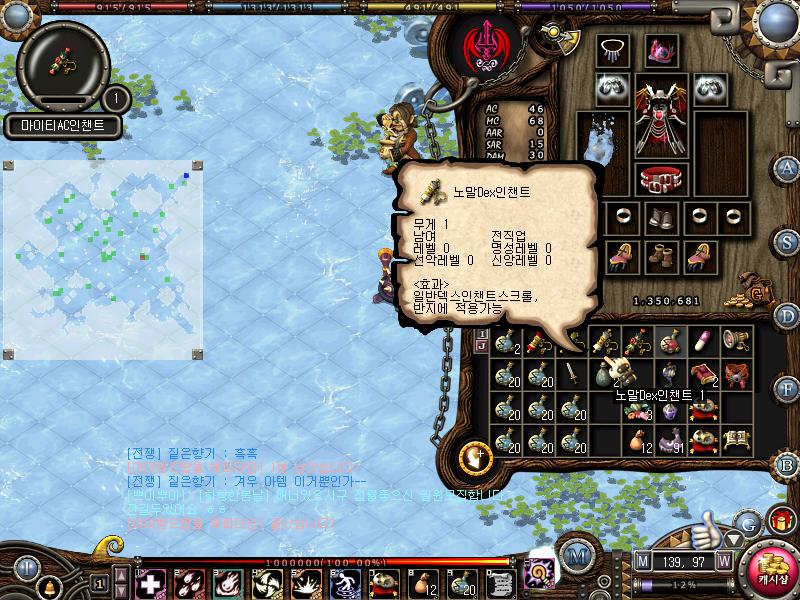Image resolution: width=800 pixels, height=600 pixels.
Task: Open the round M menu button
Action: point(574,555)
